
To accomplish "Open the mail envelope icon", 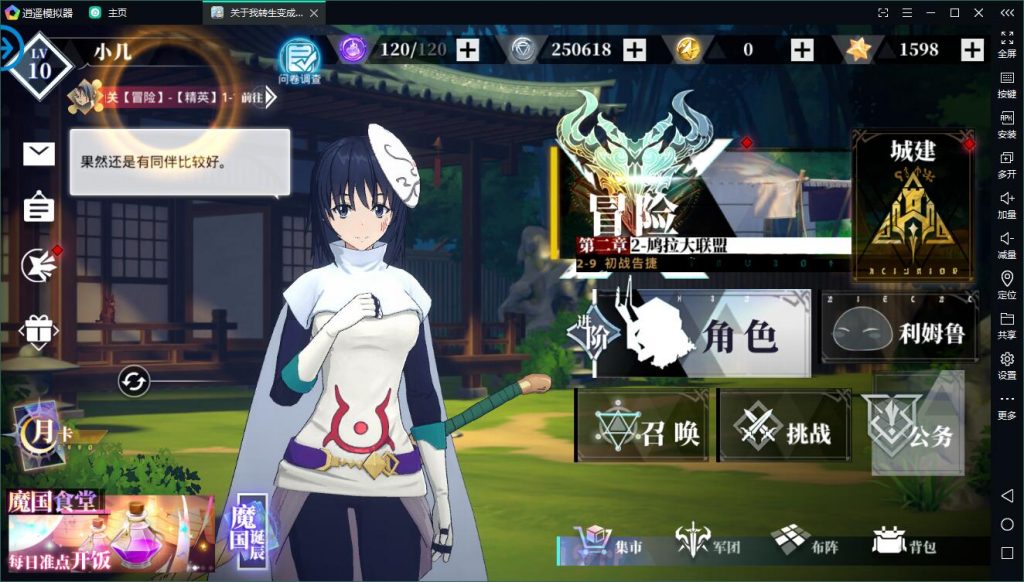I will coord(39,153).
